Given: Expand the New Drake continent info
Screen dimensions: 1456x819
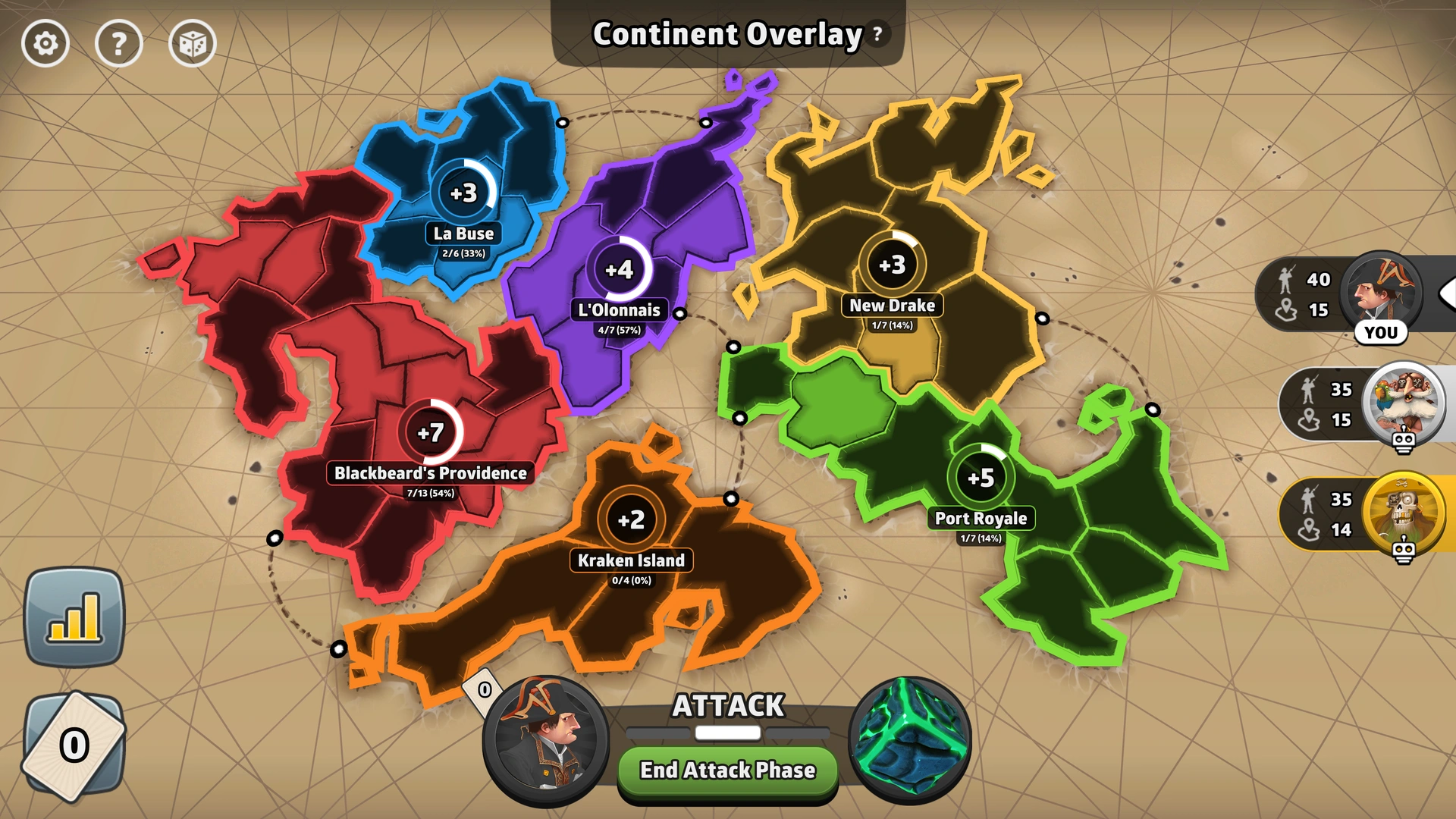Looking at the screenshot, I should (x=892, y=306).
